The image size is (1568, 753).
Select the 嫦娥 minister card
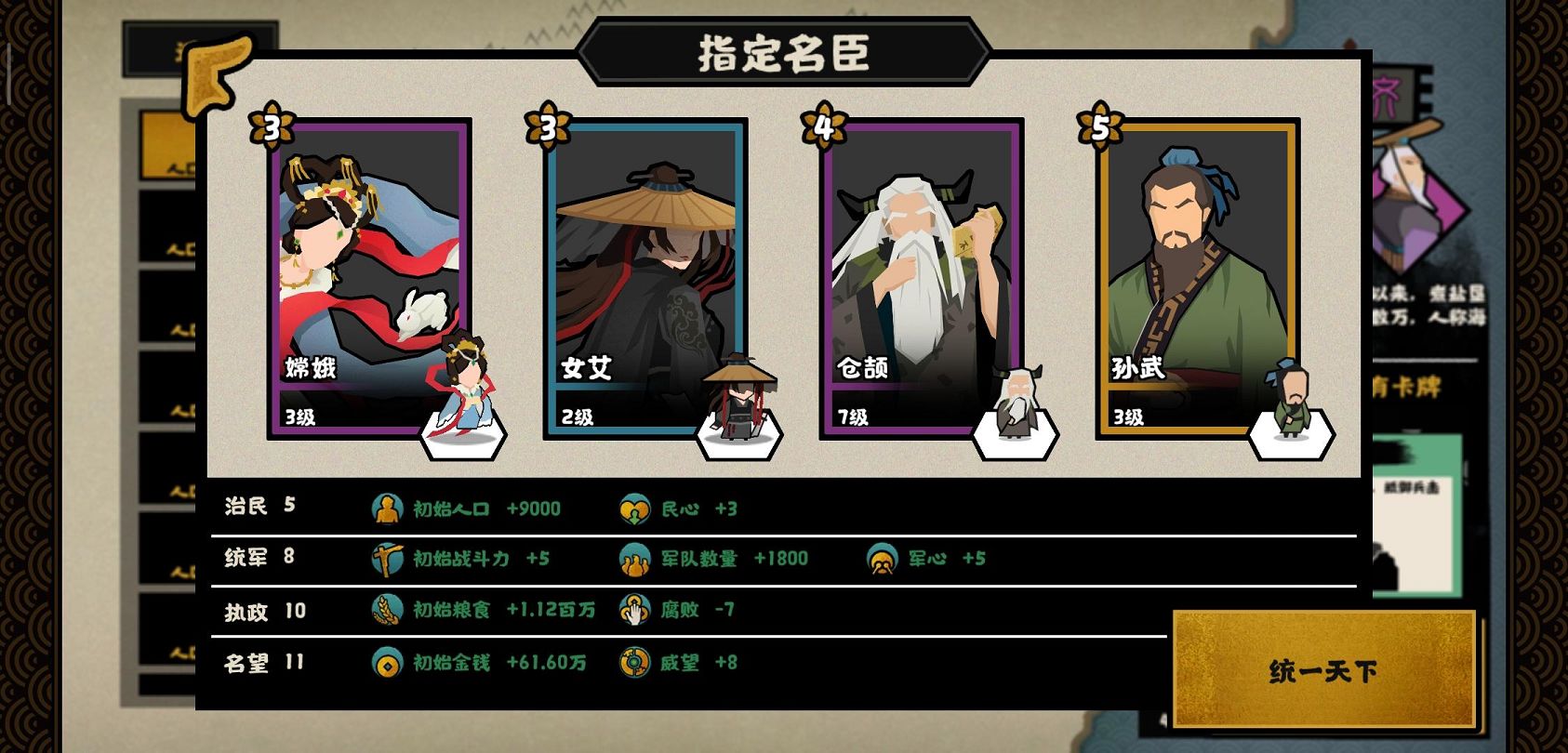[x=369, y=277]
